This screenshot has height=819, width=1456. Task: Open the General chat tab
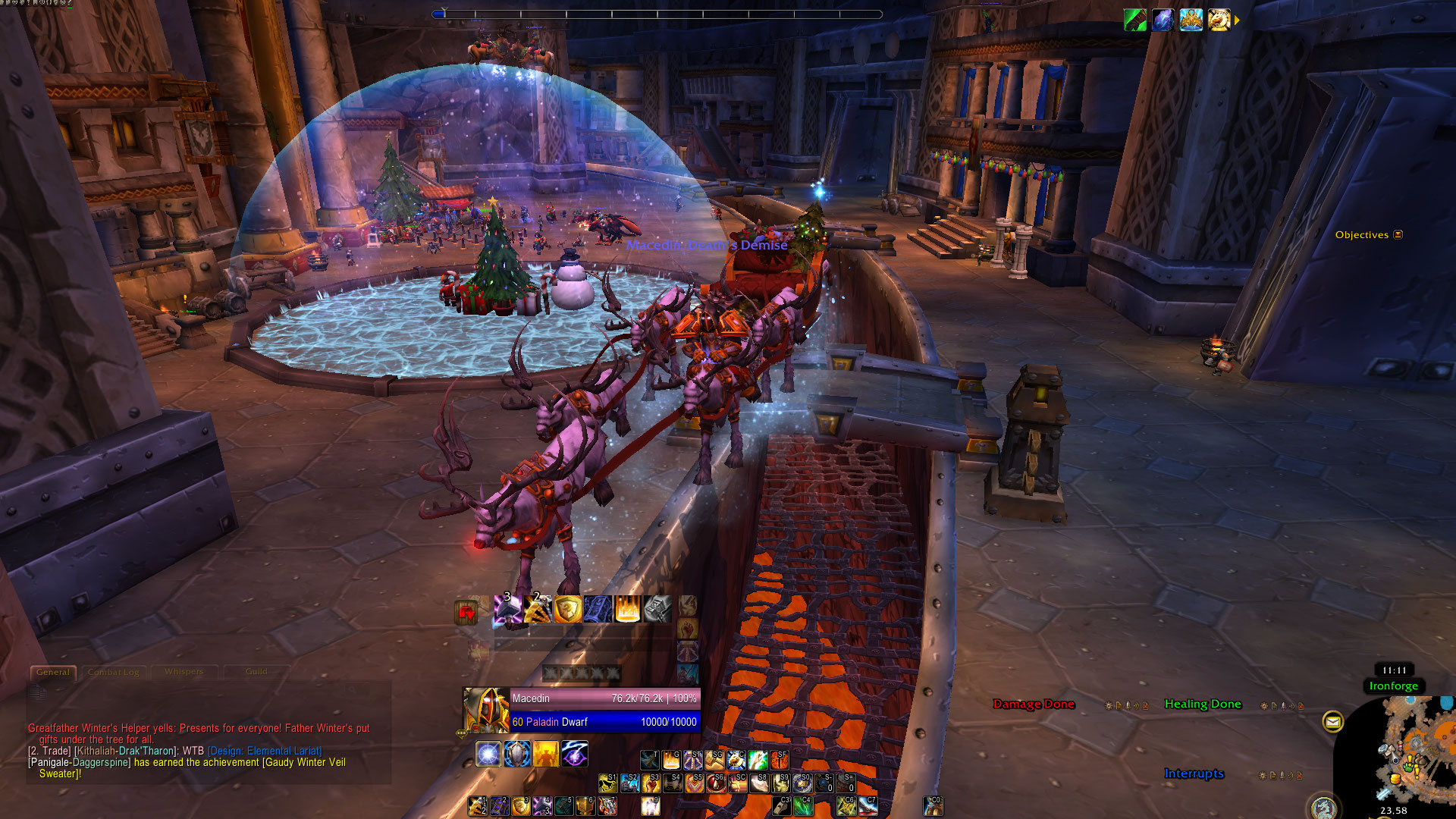click(x=52, y=672)
